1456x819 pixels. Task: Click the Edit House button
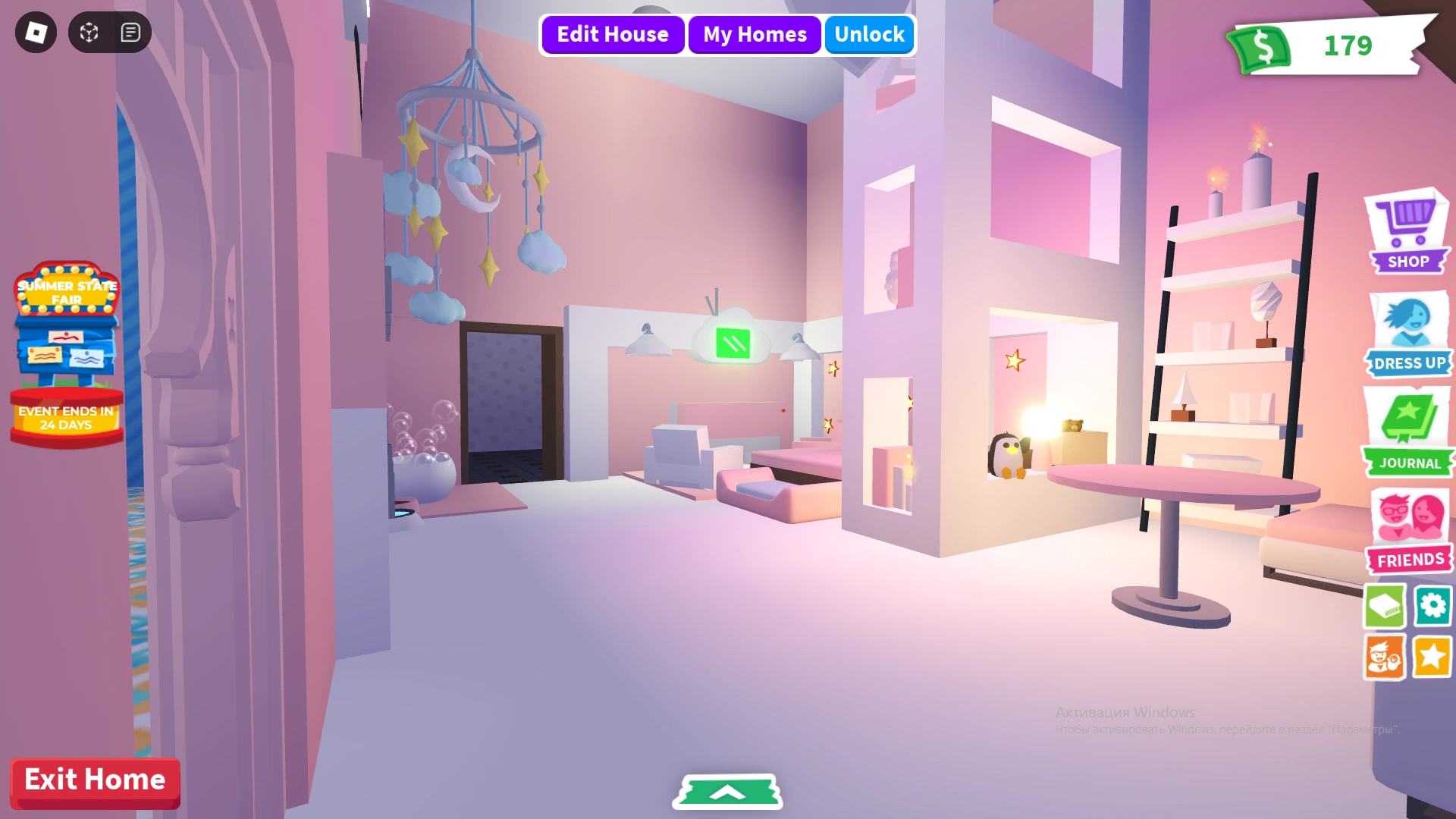(612, 34)
